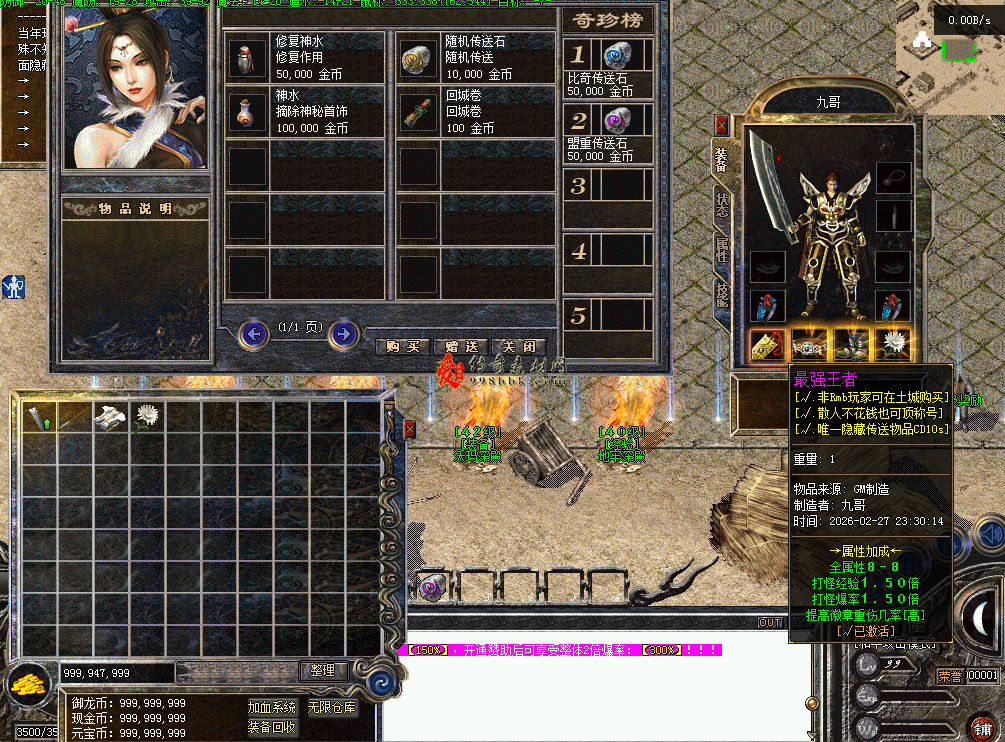Image resolution: width=1005 pixels, height=742 pixels.
Task: Close the character equipment panel
Action: (x=721, y=125)
